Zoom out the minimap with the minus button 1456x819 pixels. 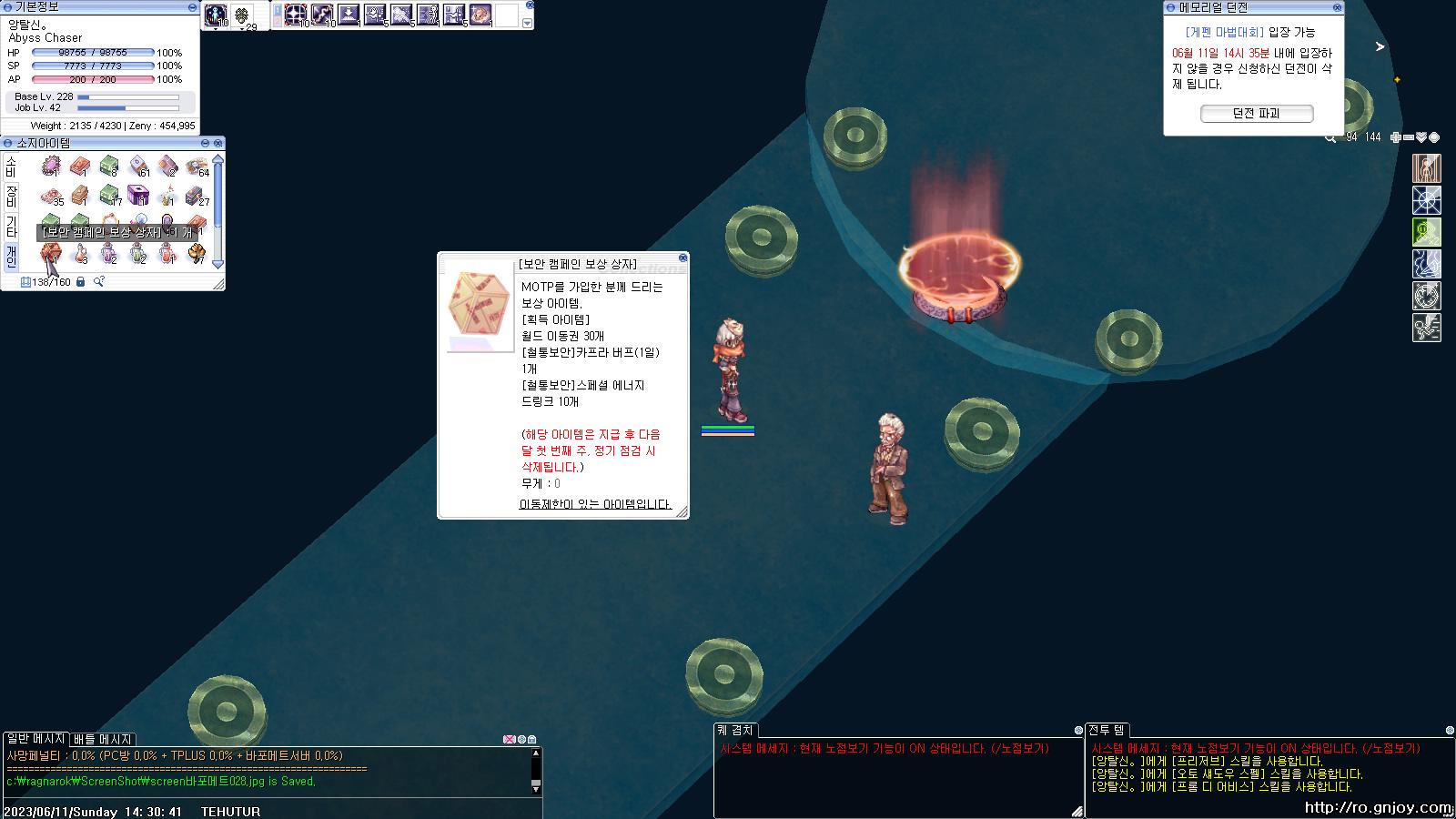1409,137
